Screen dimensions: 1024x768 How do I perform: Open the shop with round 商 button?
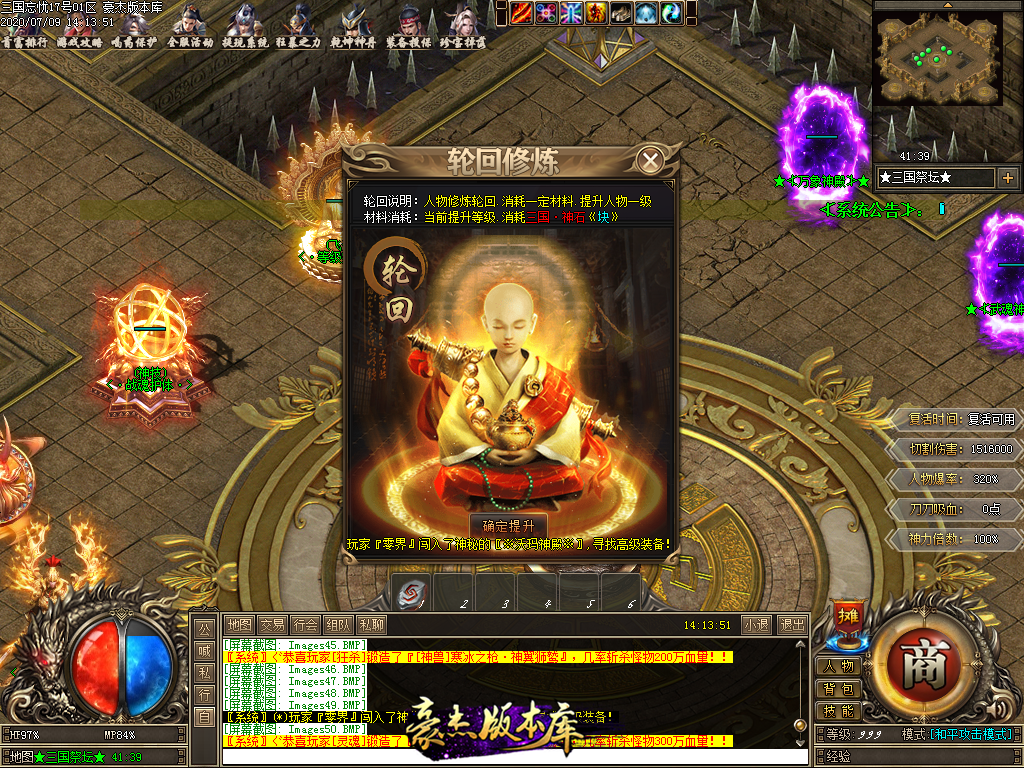click(x=923, y=666)
